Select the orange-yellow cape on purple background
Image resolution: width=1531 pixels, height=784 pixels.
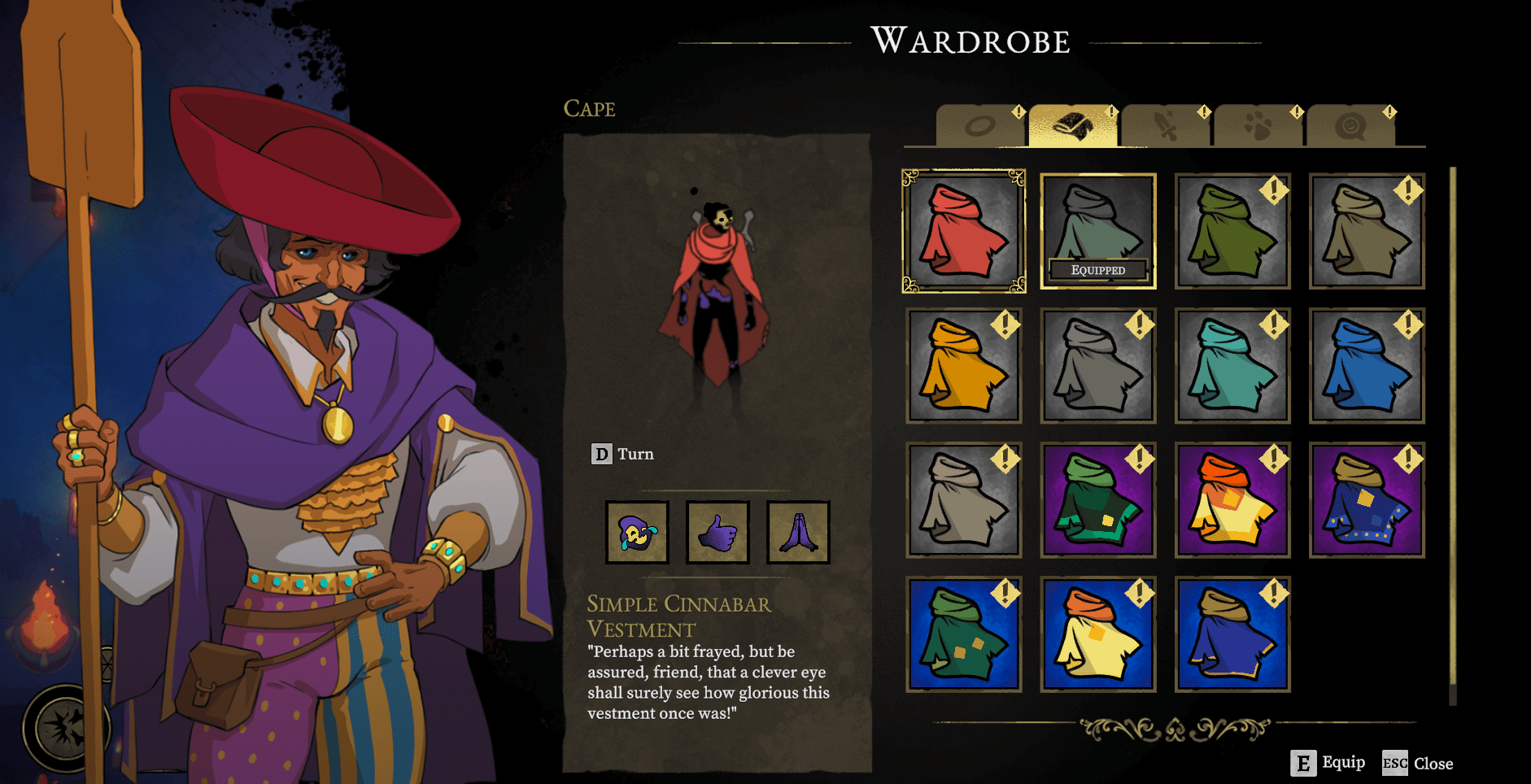click(x=1232, y=500)
